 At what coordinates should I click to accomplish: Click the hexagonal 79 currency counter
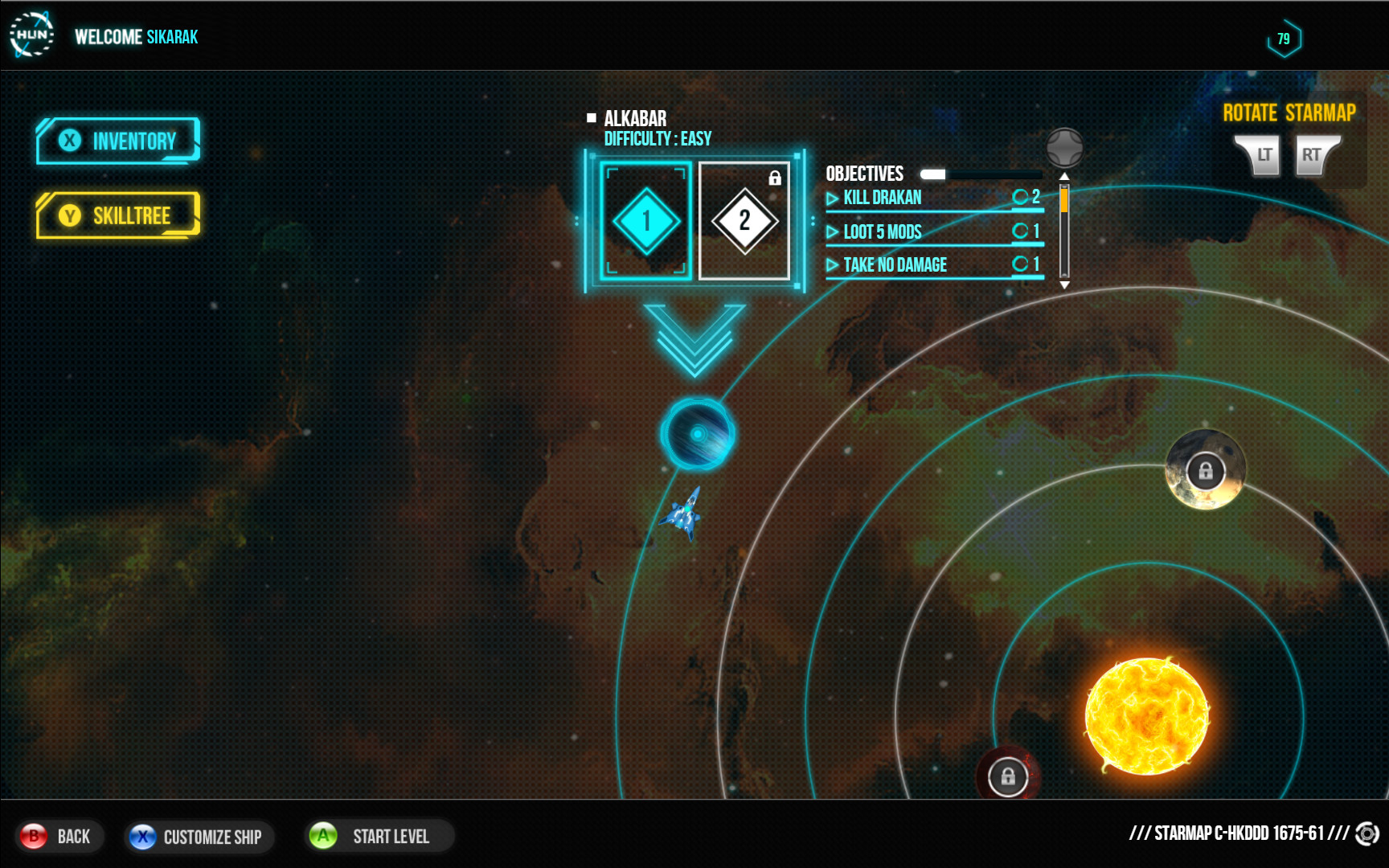1285,36
